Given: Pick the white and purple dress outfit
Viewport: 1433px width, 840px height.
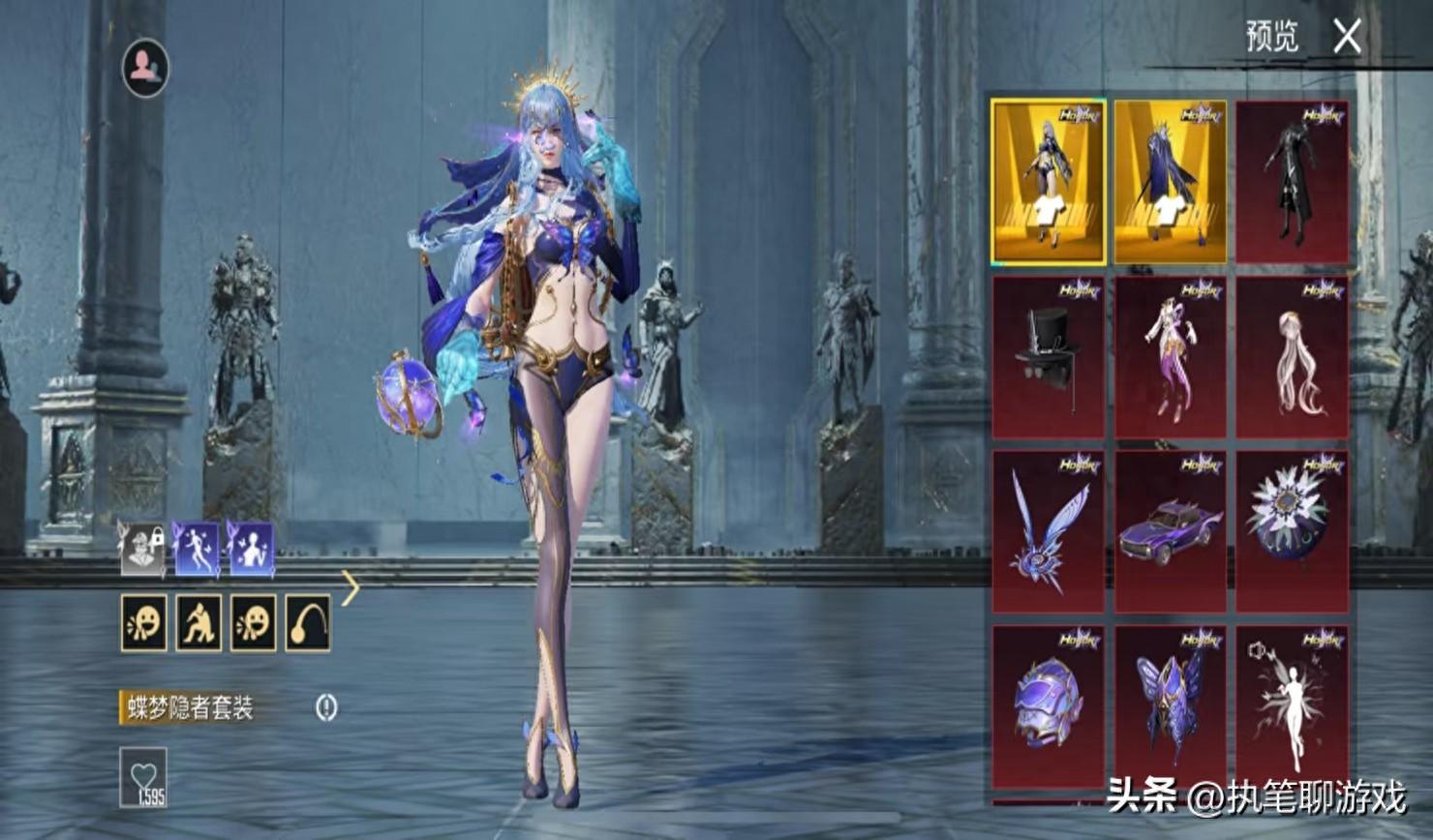Looking at the screenshot, I should click(1170, 357).
